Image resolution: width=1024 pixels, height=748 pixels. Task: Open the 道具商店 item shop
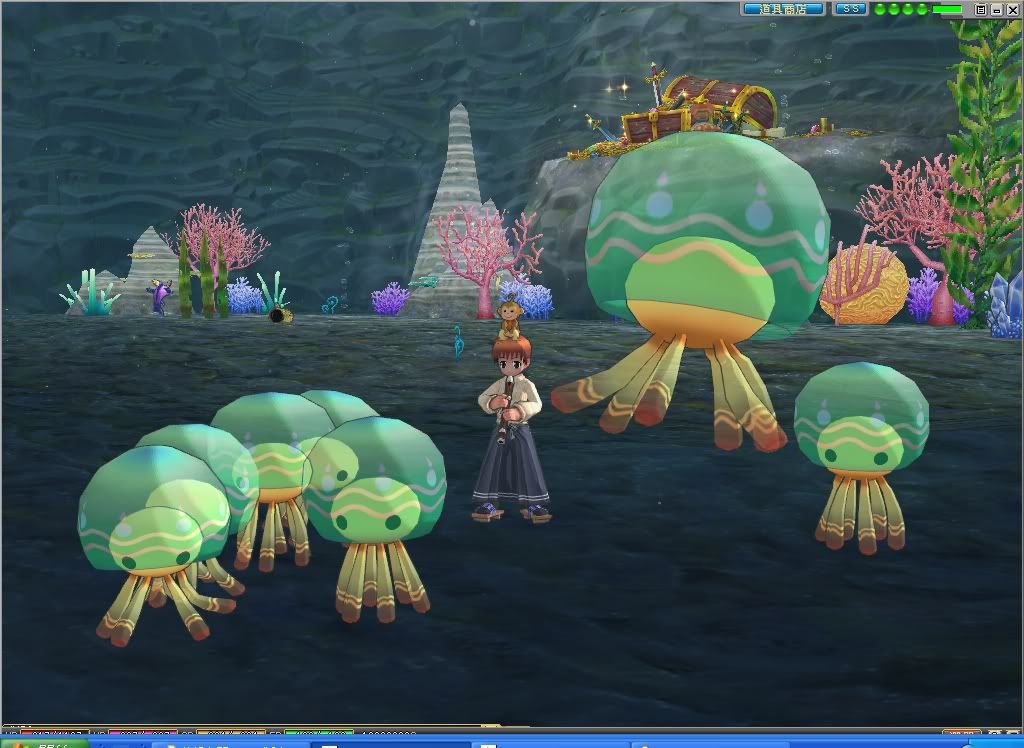(783, 9)
